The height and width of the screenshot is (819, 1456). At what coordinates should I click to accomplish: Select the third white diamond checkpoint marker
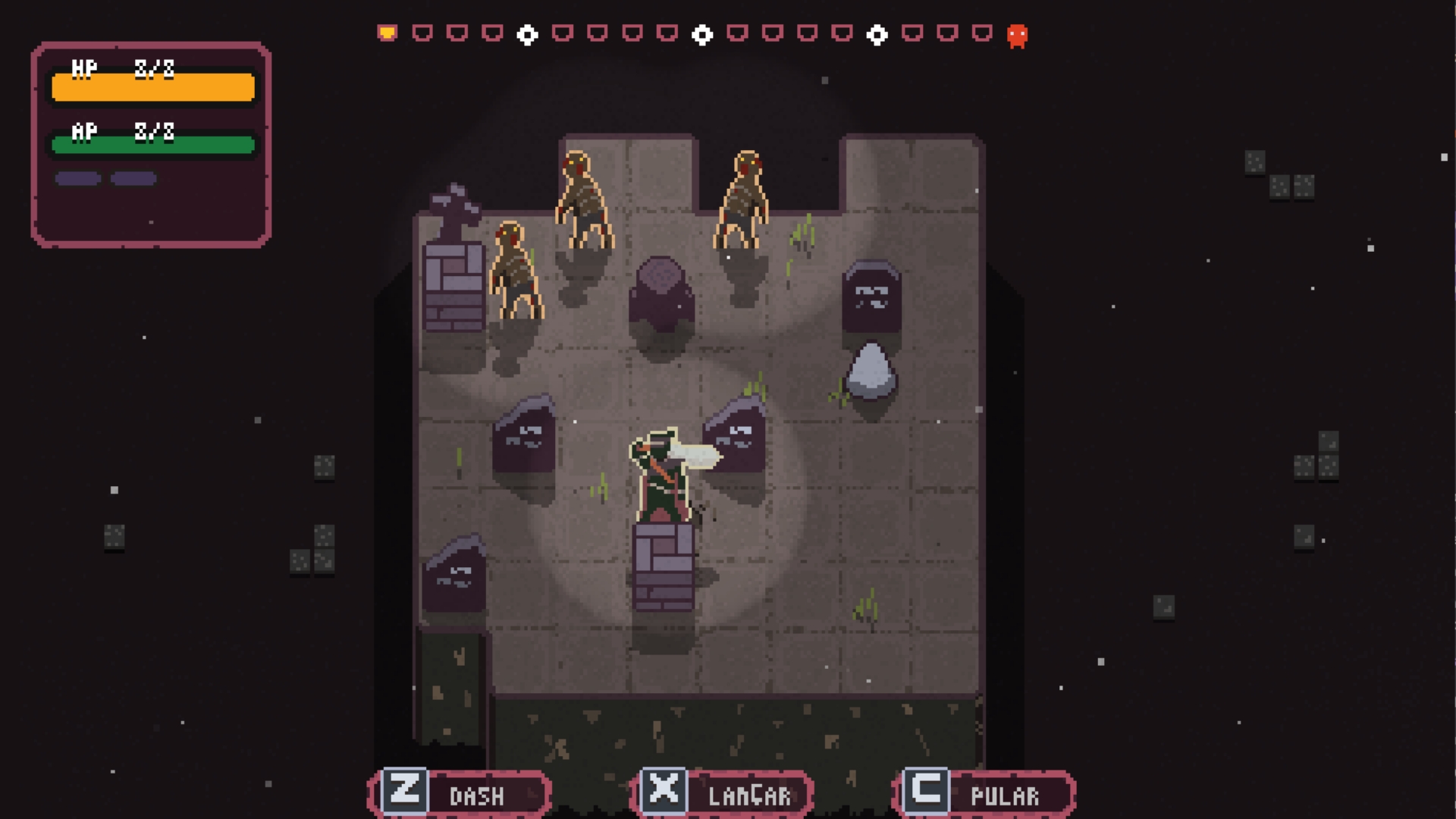click(x=877, y=35)
